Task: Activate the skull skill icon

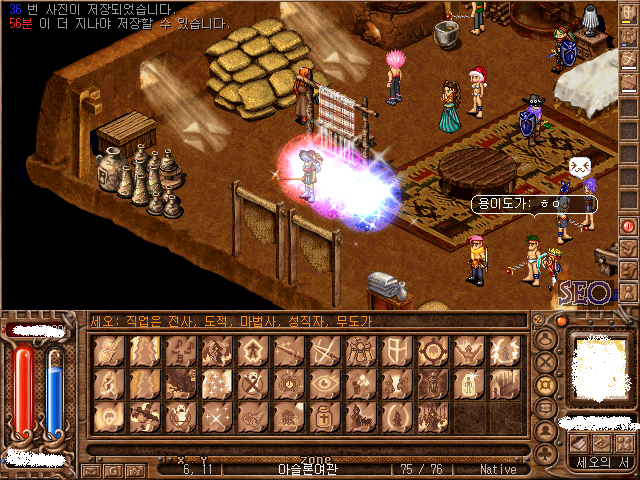Action: [251, 383]
